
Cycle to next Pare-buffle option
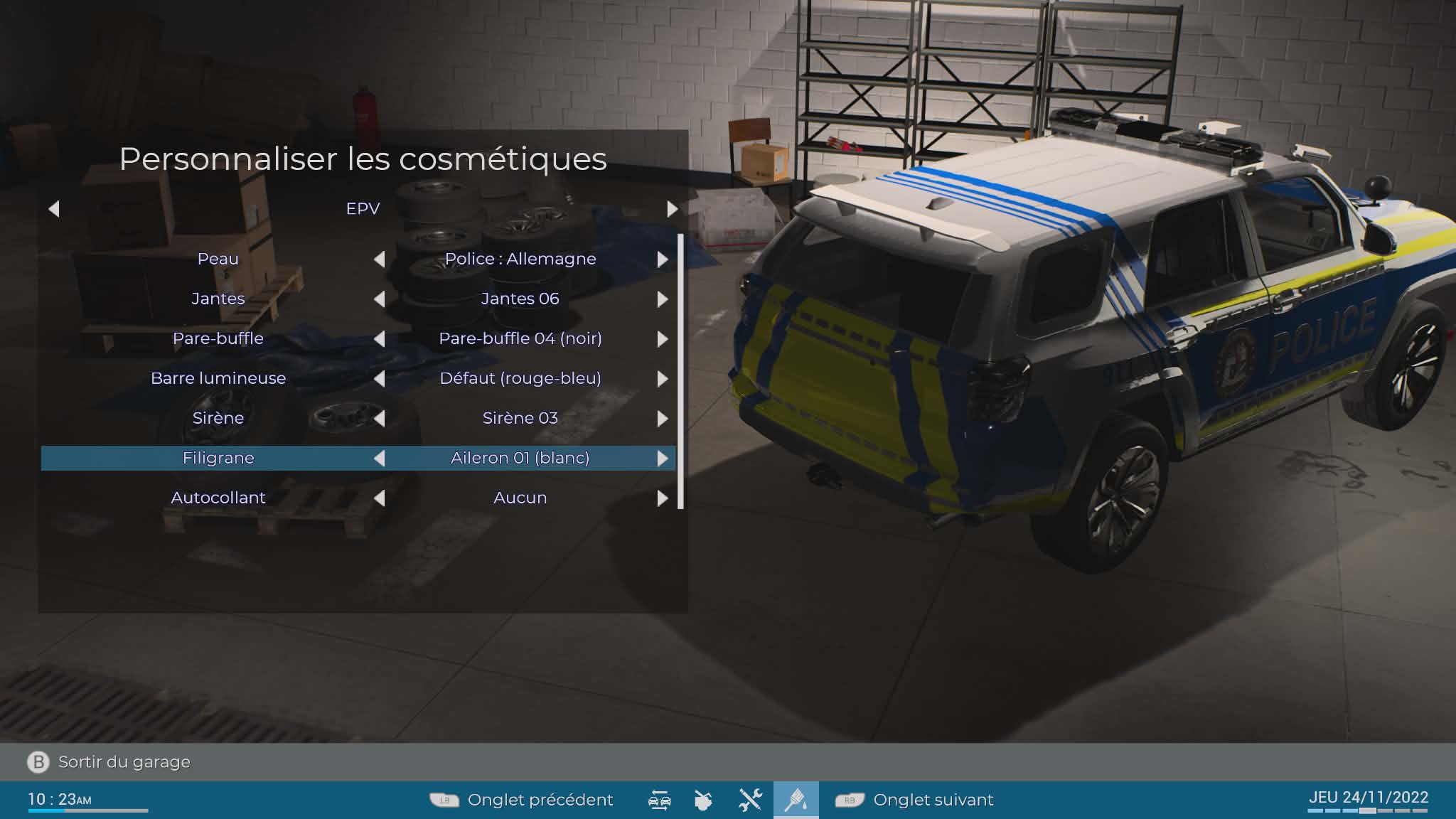pos(663,339)
